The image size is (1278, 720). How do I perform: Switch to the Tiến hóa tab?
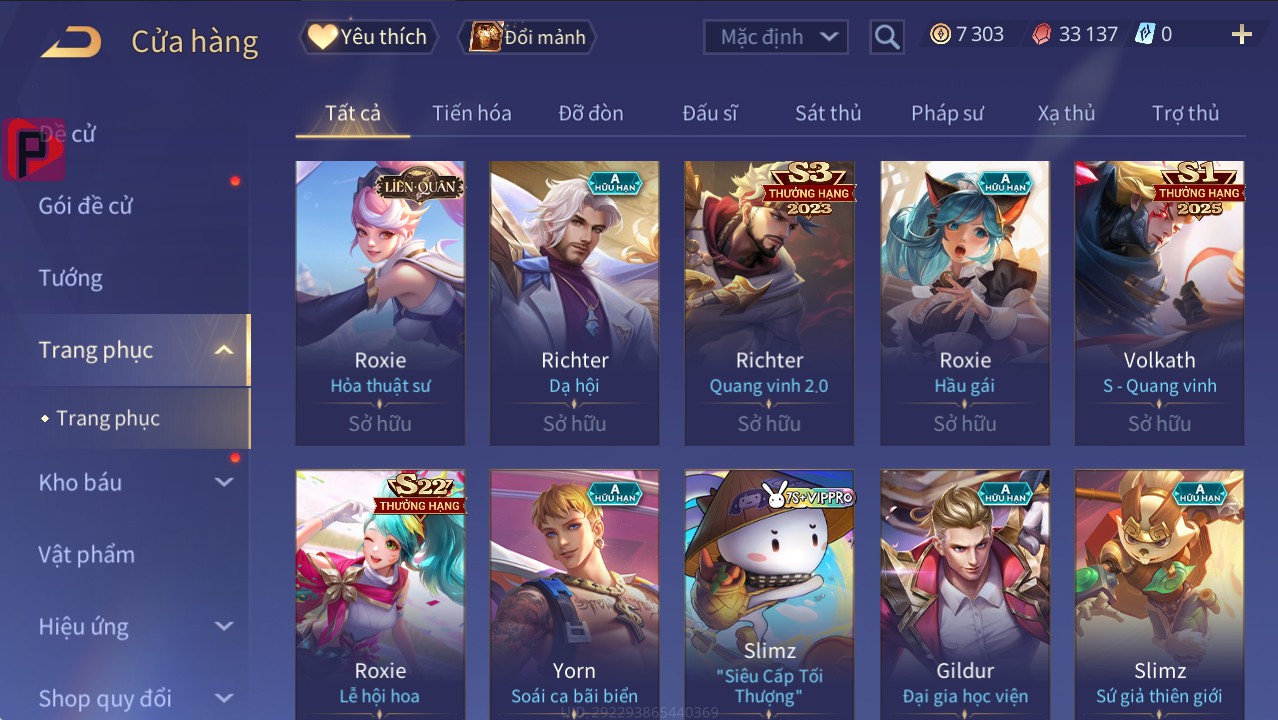coord(471,113)
